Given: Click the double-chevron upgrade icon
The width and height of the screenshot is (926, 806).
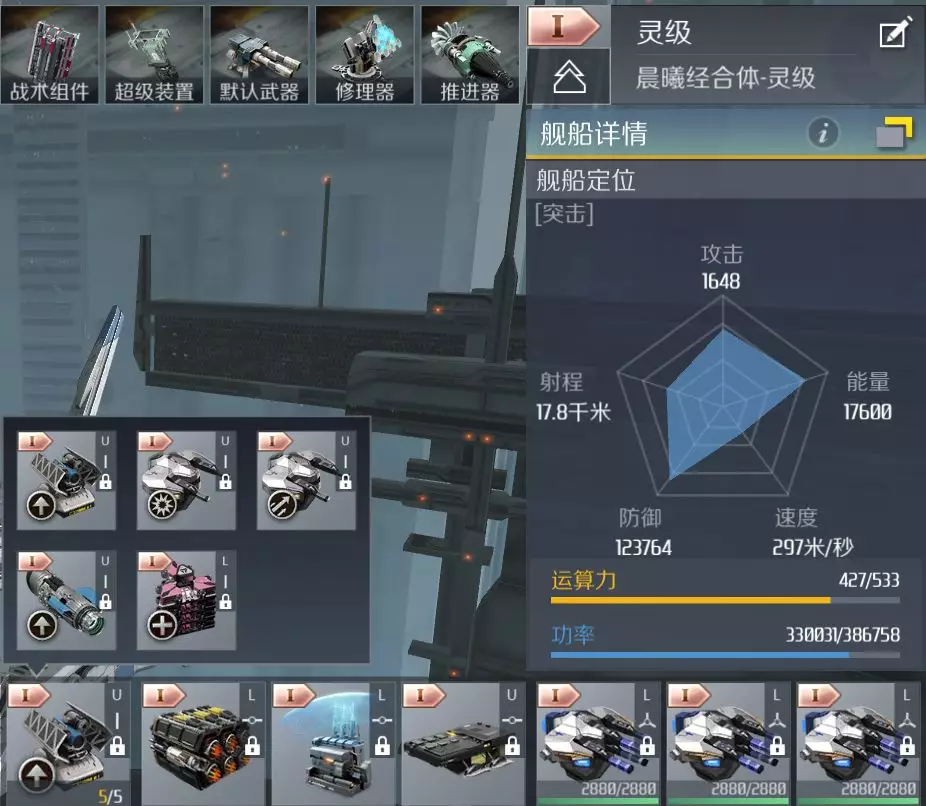Looking at the screenshot, I should click(x=567, y=78).
